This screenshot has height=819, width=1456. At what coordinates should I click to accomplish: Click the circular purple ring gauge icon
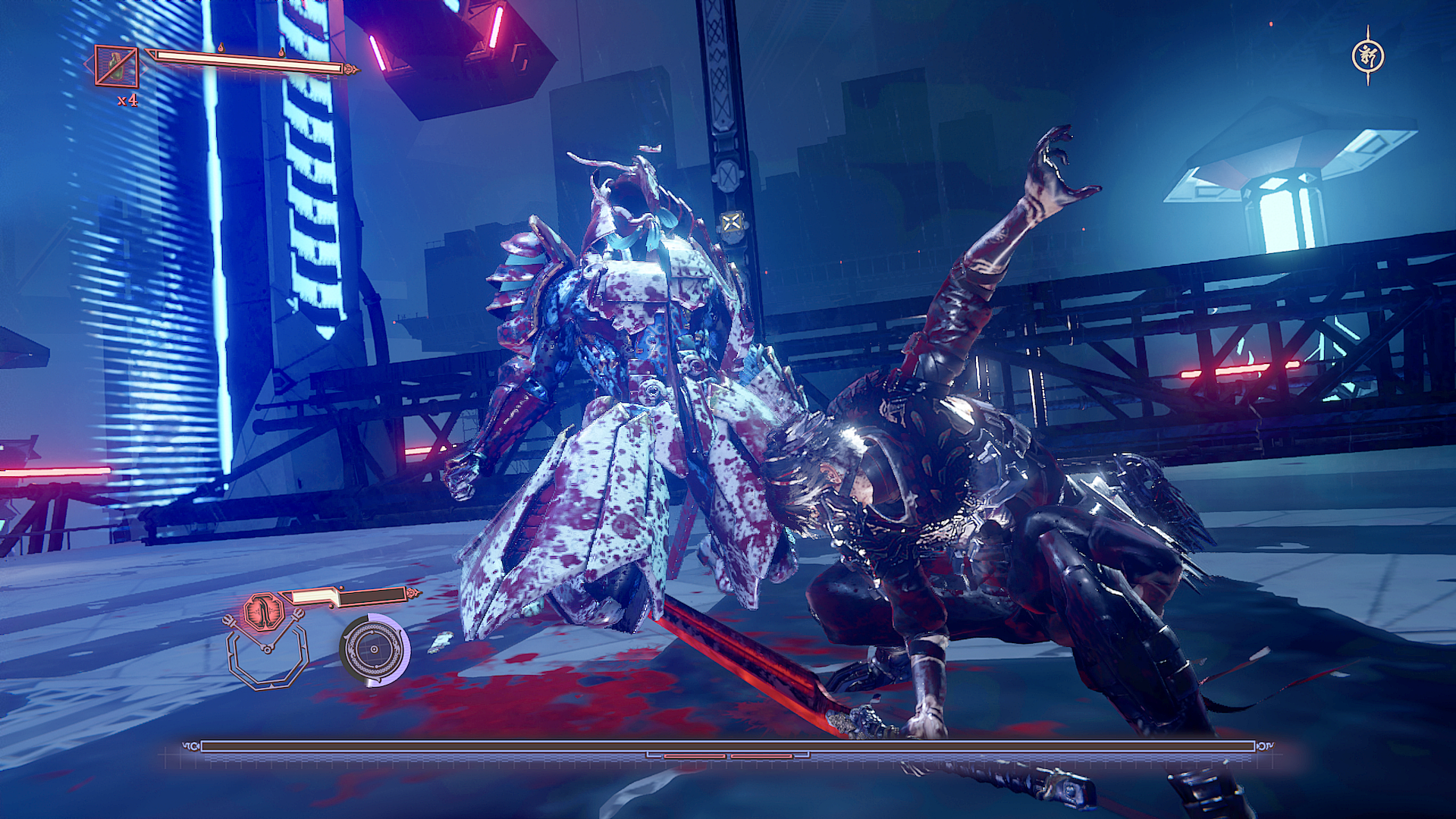pyautogui.click(x=375, y=649)
